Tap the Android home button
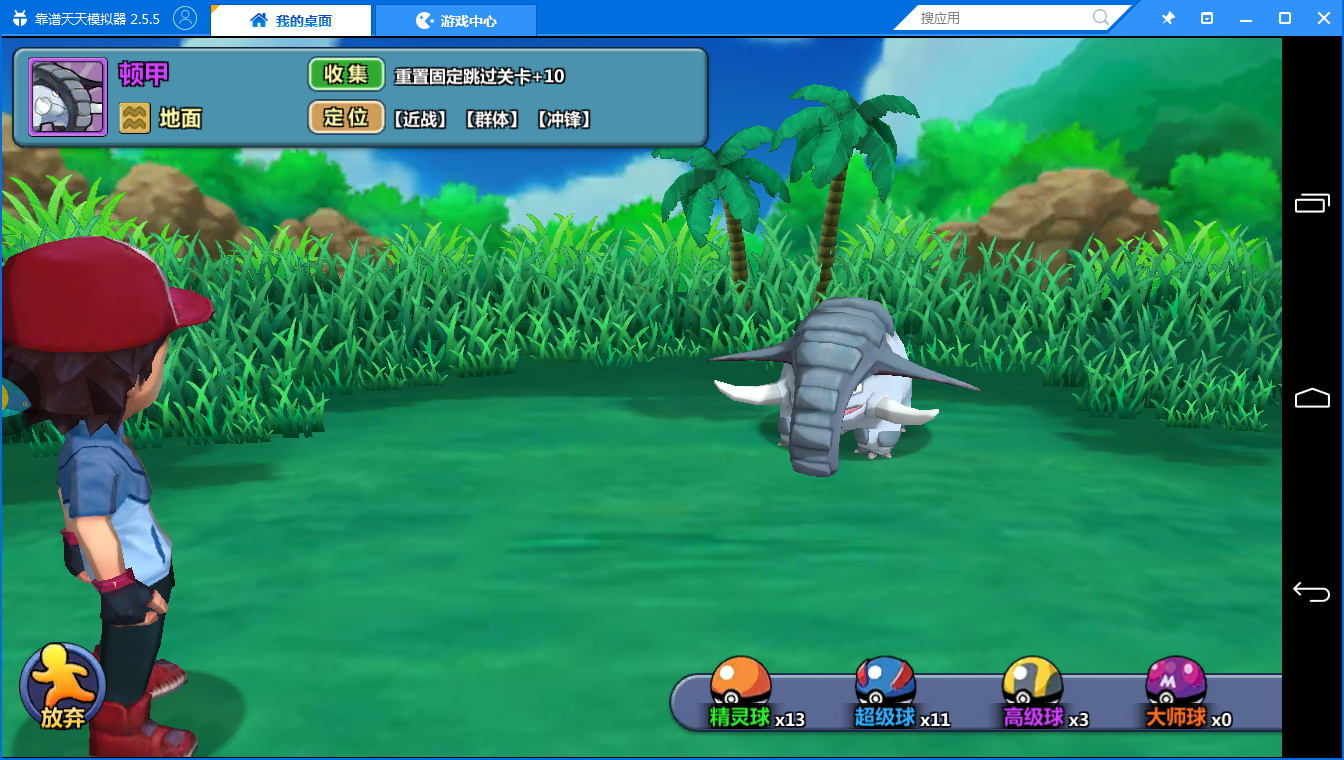This screenshot has height=760, width=1344. (x=1311, y=398)
